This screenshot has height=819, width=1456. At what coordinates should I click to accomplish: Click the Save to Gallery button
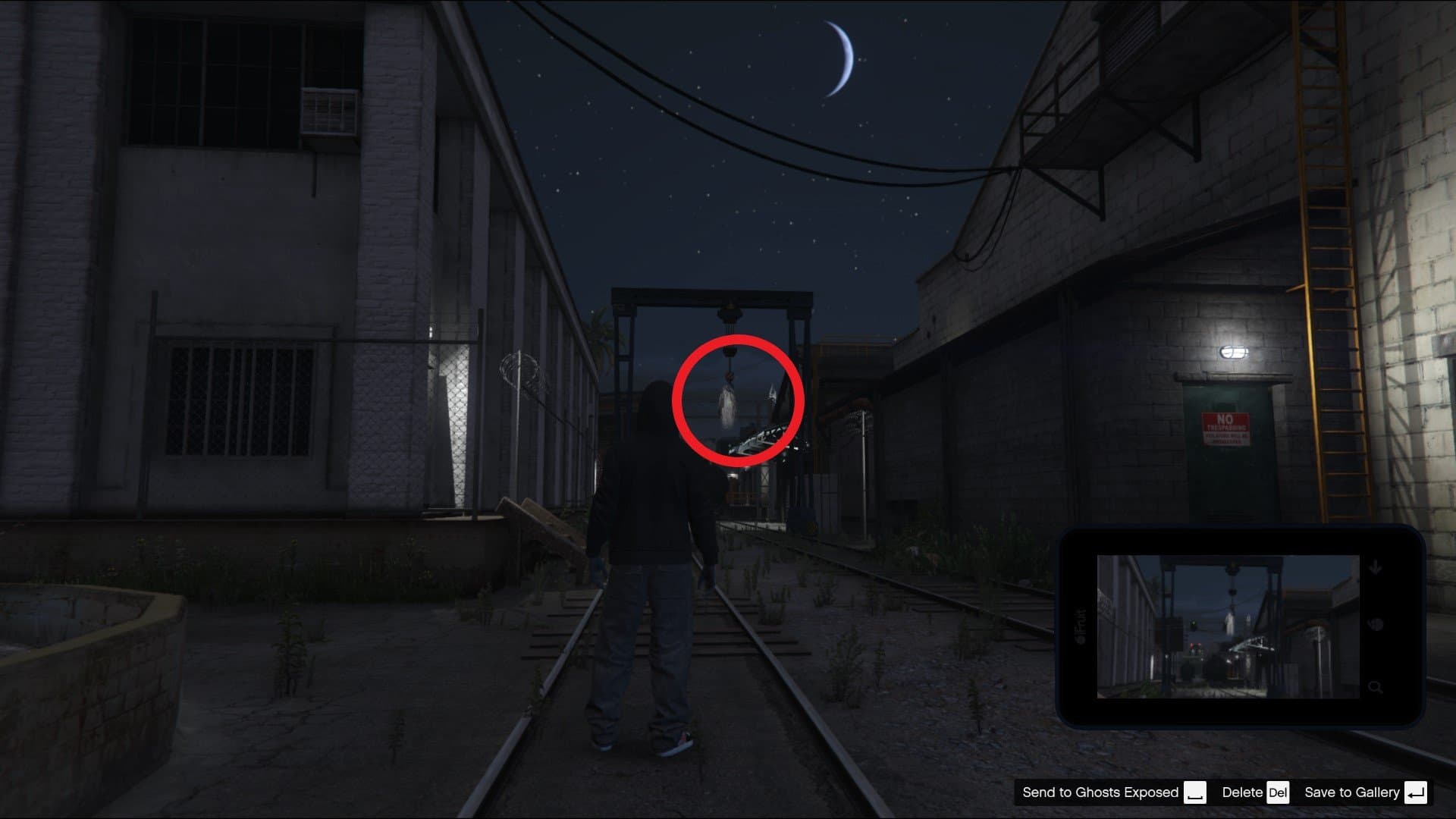point(1354,792)
